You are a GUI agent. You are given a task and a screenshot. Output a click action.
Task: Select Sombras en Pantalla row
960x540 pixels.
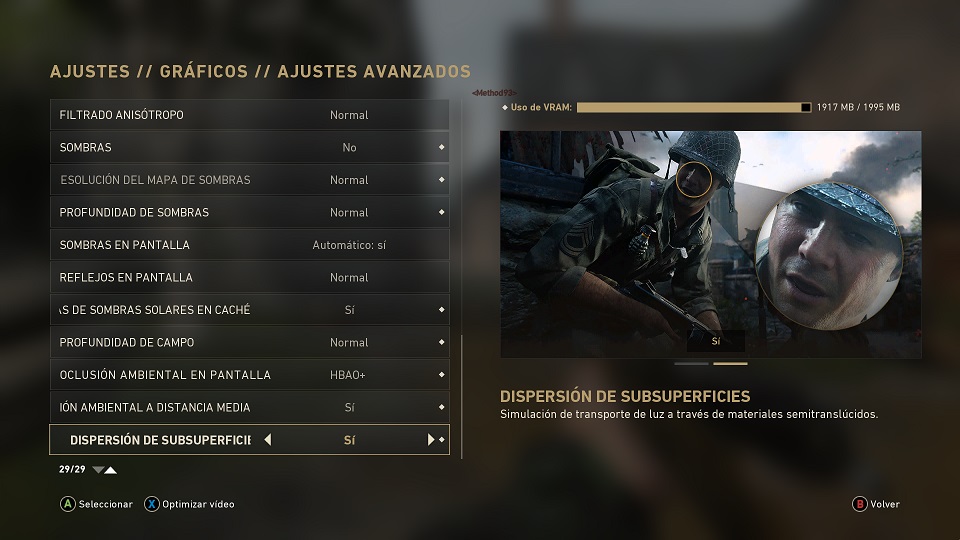point(249,245)
